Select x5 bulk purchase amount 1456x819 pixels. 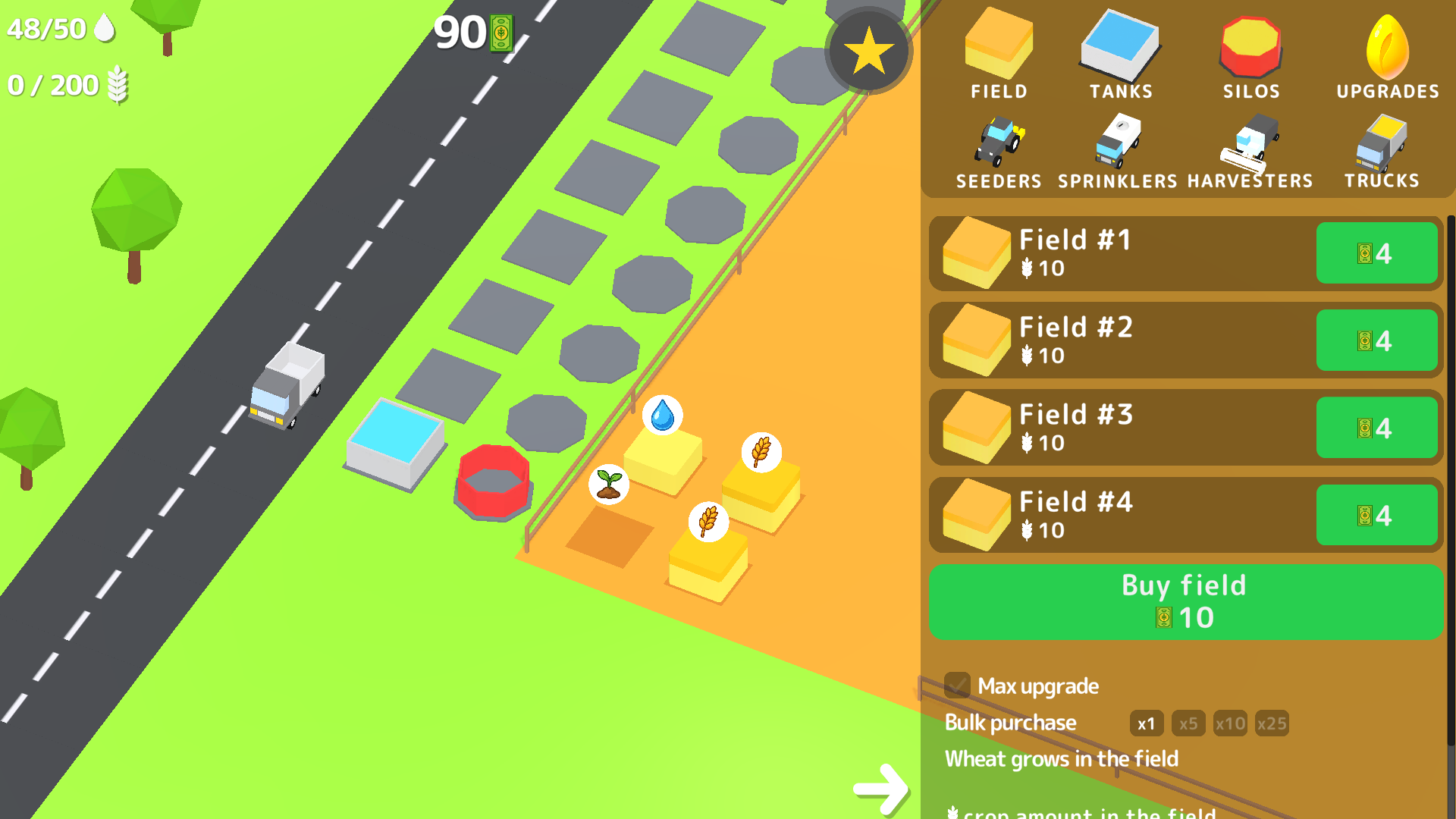click(x=1188, y=723)
